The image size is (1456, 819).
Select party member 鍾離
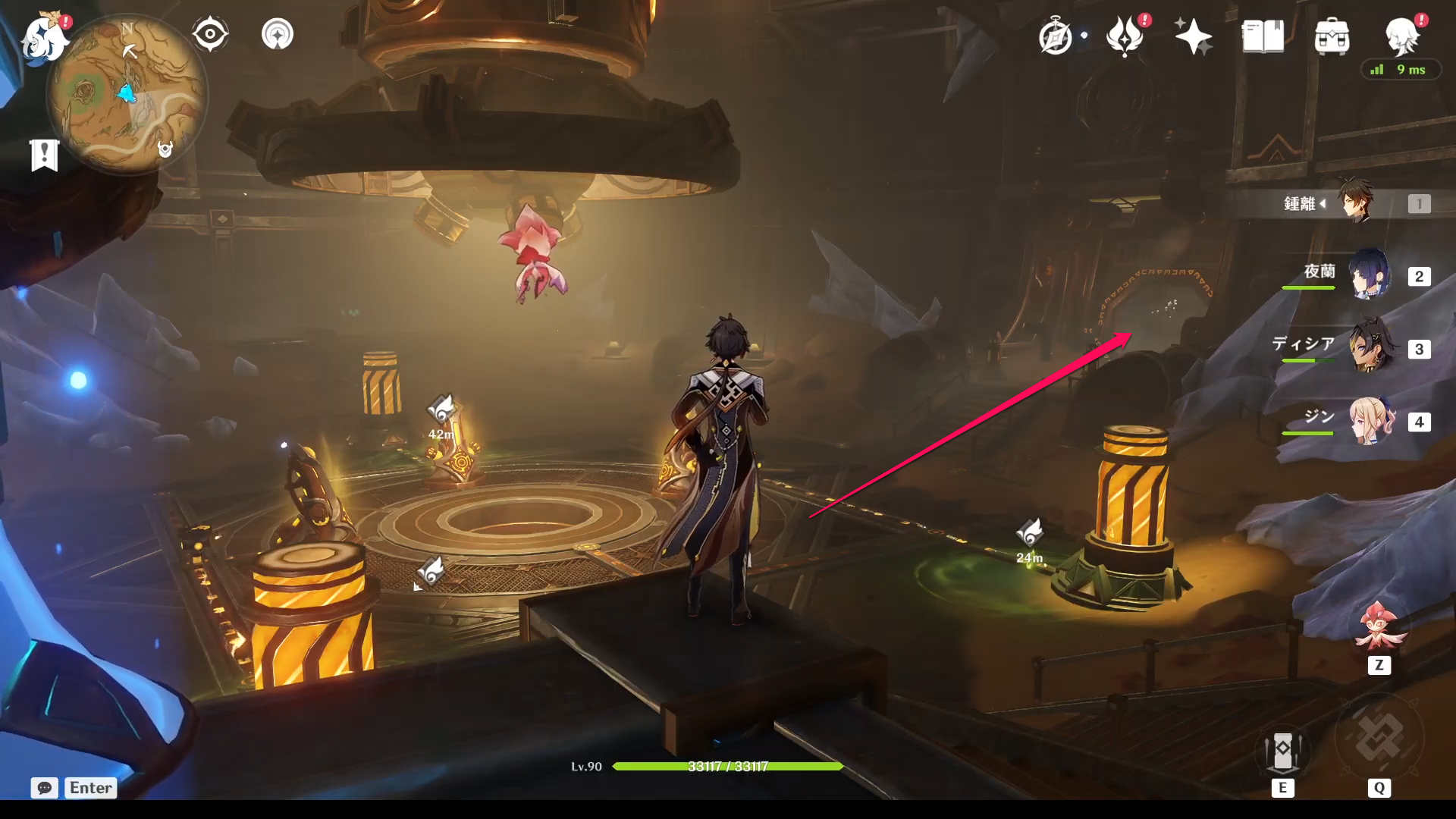(x=1355, y=202)
